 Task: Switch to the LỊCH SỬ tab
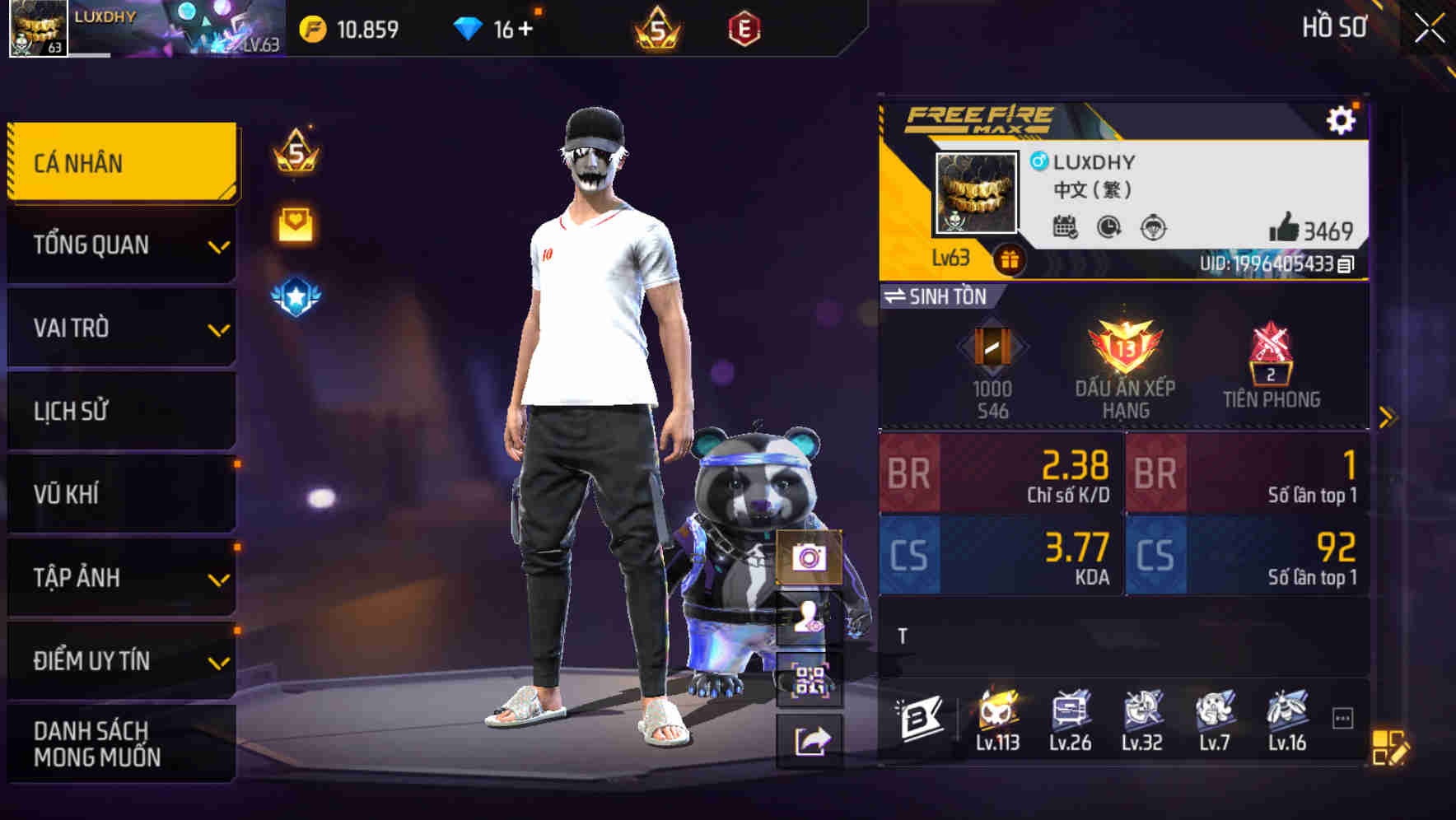pos(120,411)
